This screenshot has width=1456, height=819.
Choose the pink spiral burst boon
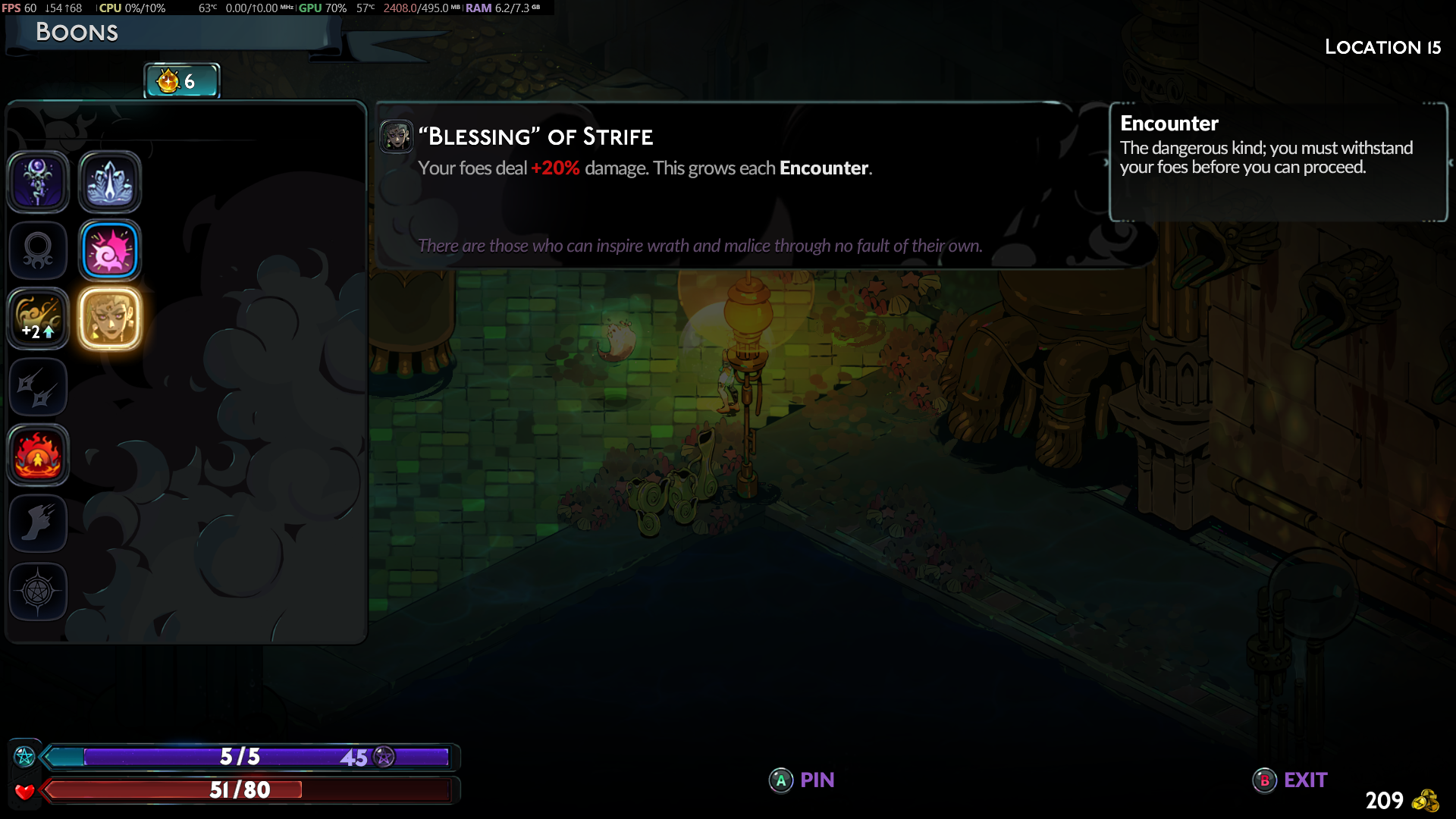(110, 250)
